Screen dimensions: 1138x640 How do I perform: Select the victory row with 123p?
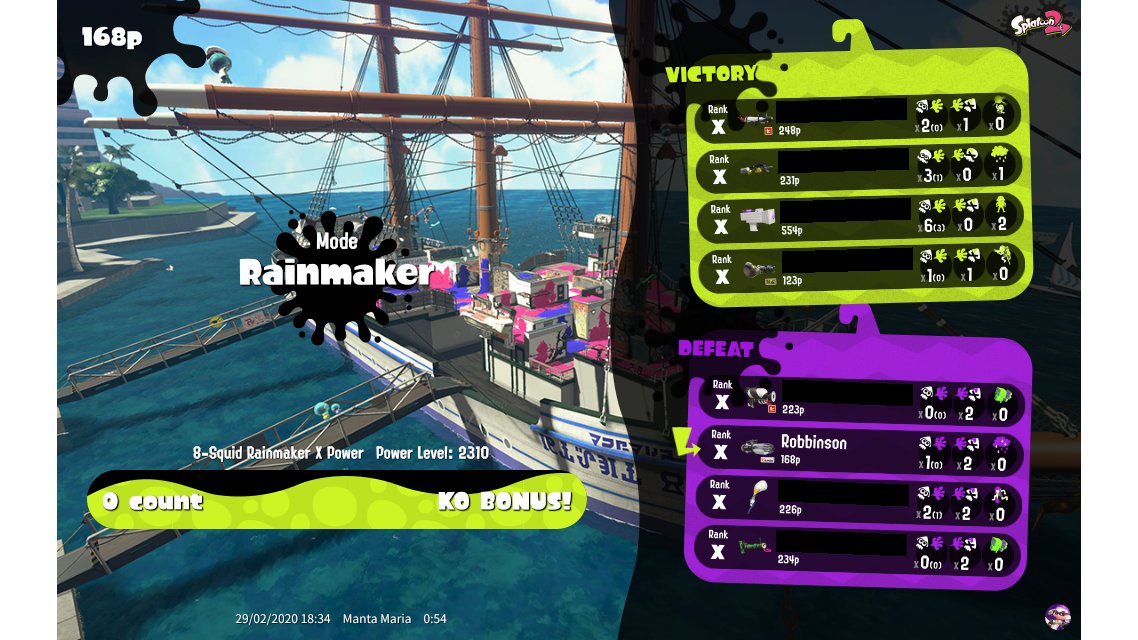pos(860,267)
